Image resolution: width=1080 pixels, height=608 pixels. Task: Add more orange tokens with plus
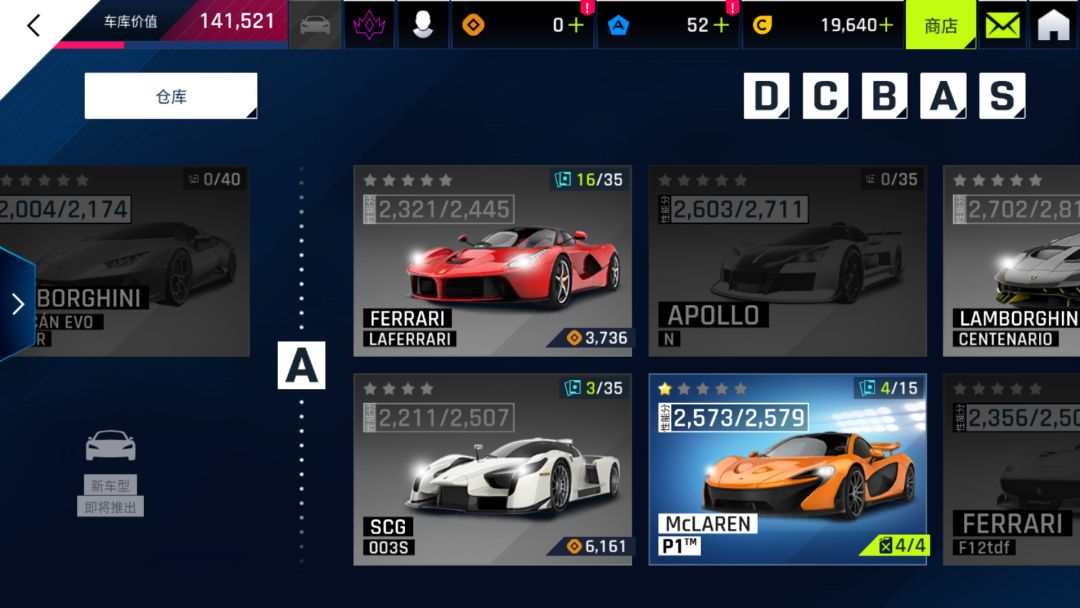click(x=576, y=25)
